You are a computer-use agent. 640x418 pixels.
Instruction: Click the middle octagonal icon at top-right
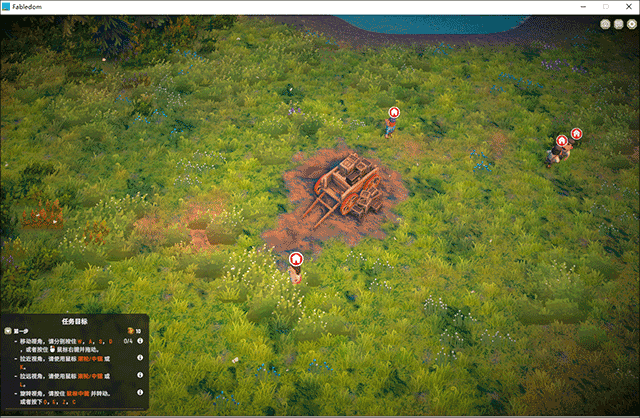(619, 24)
